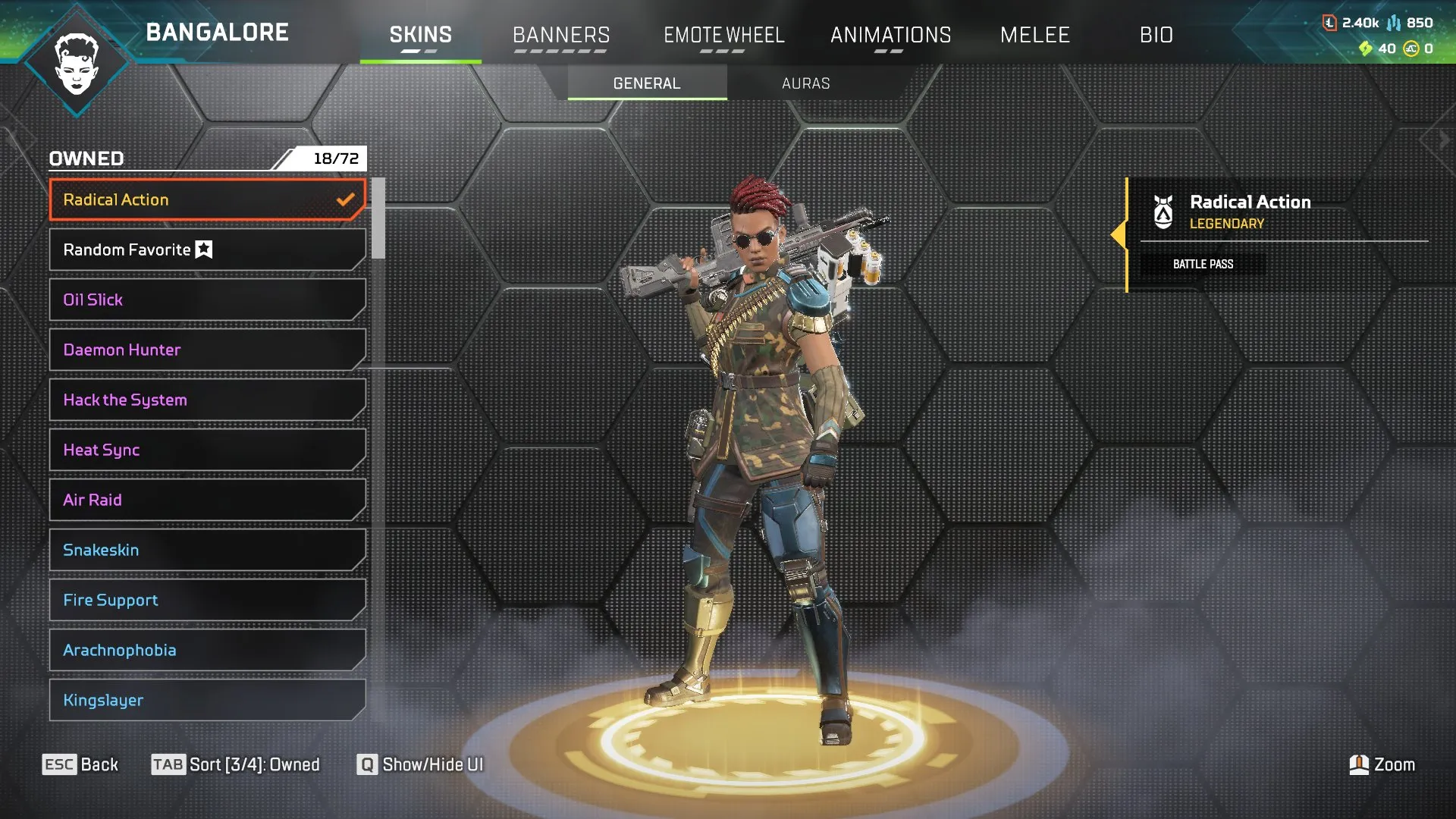
Task: Switch to the AURAS tab
Action: [x=806, y=83]
